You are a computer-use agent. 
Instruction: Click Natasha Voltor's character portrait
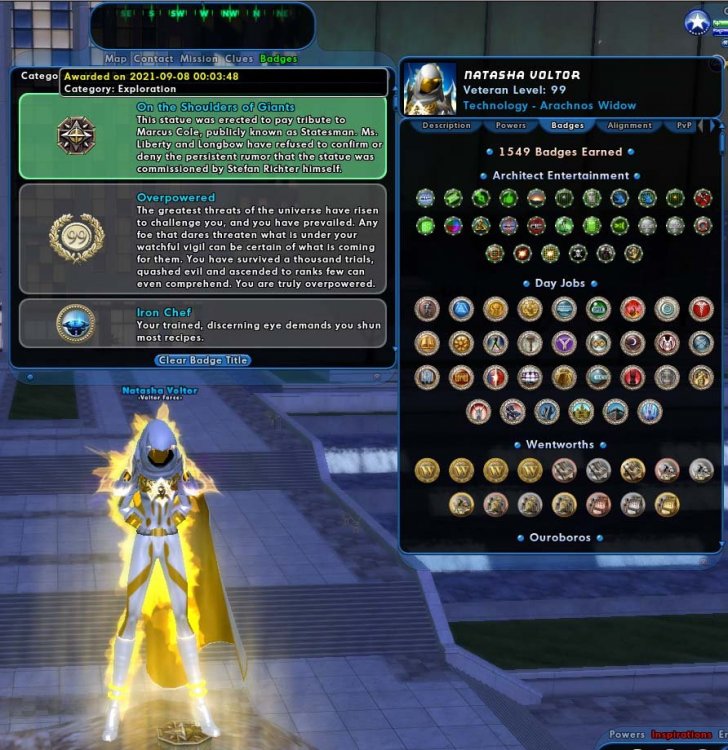coord(430,90)
